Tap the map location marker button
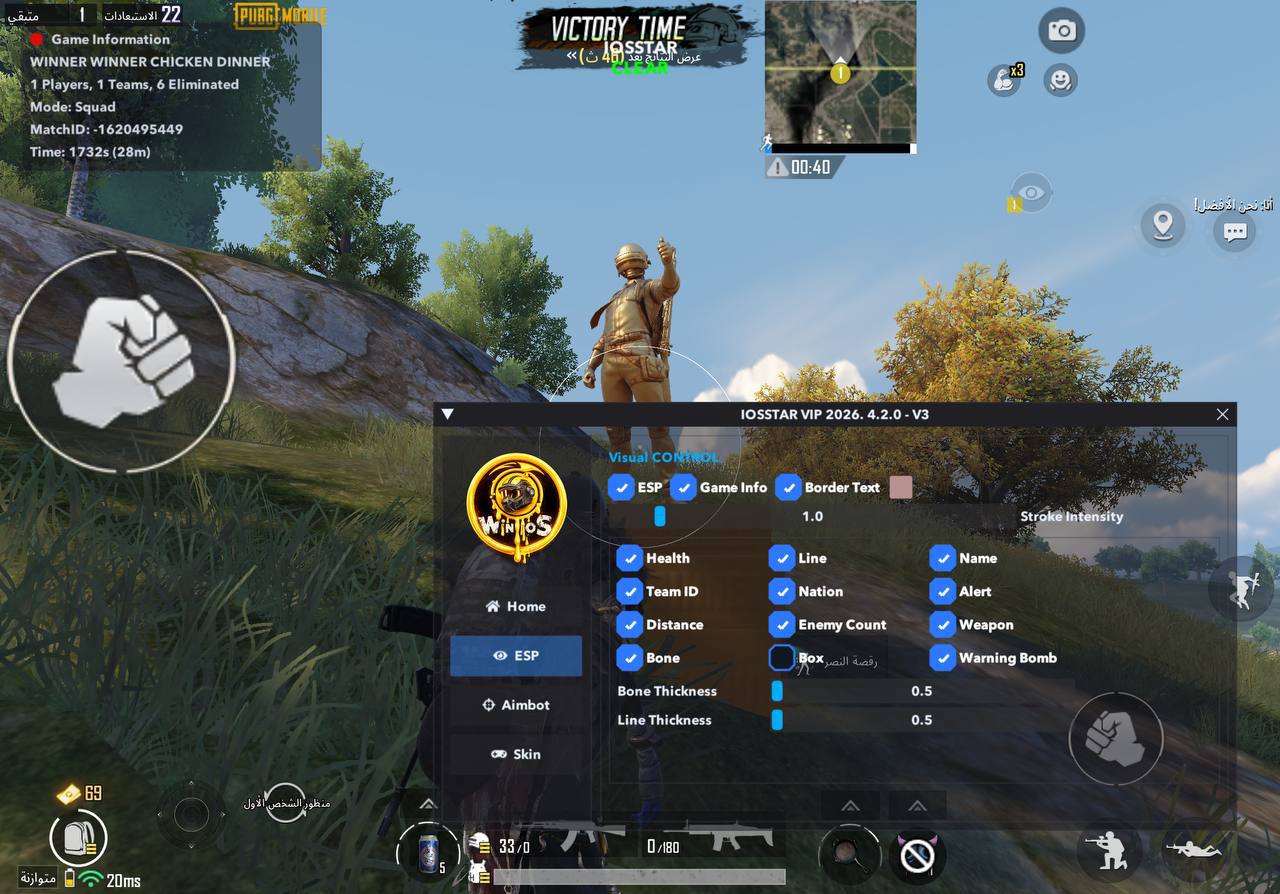1280x894 pixels. click(1162, 225)
